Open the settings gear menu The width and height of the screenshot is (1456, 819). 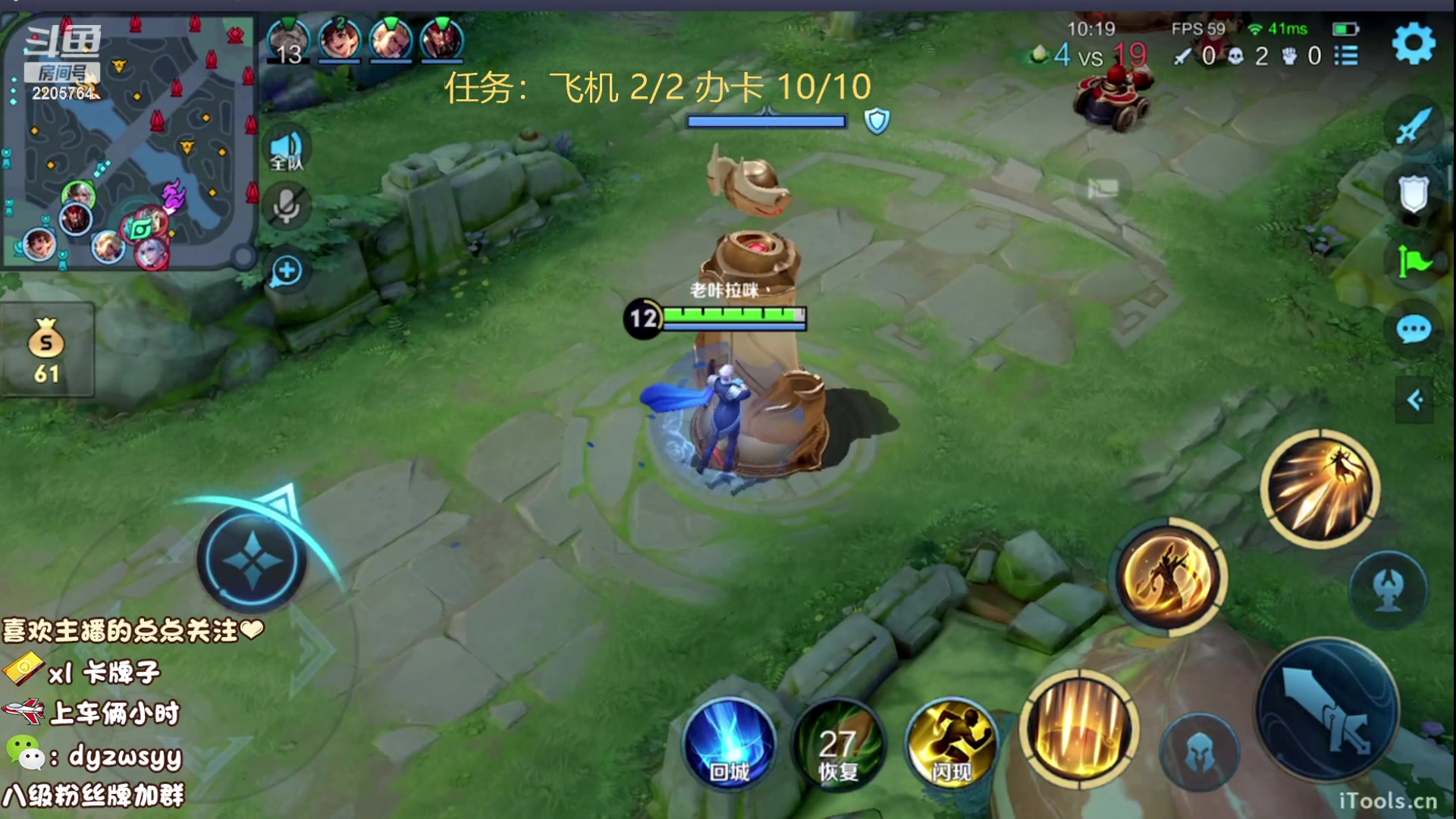click(x=1414, y=44)
